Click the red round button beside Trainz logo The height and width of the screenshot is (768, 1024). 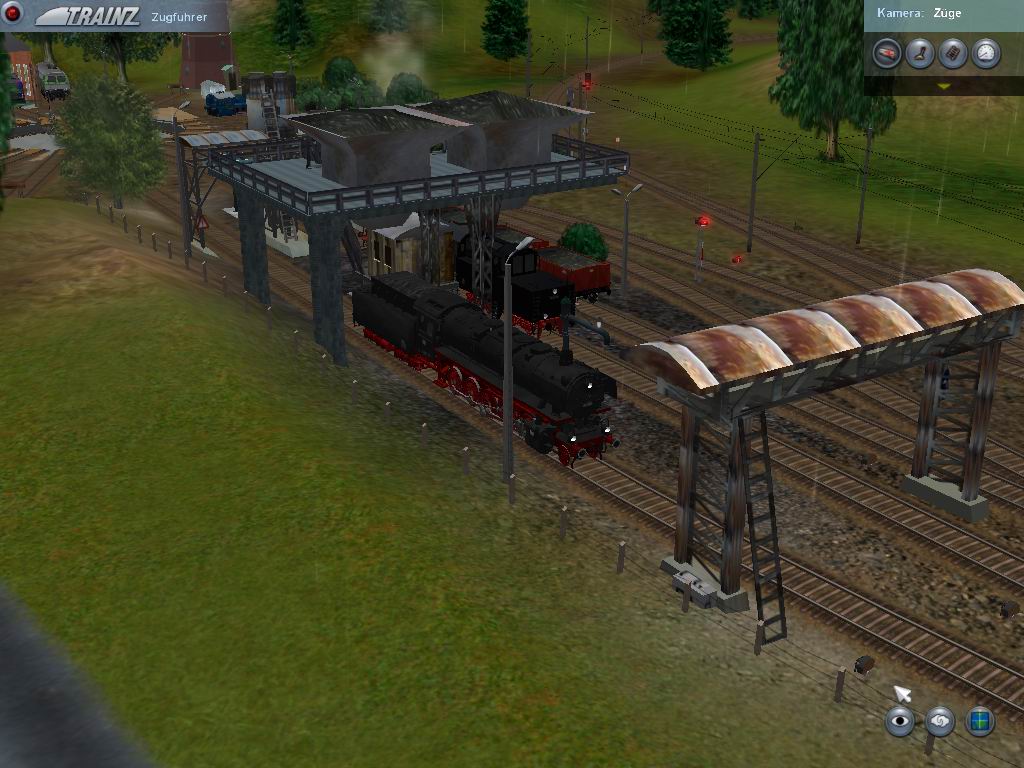[x=14, y=14]
